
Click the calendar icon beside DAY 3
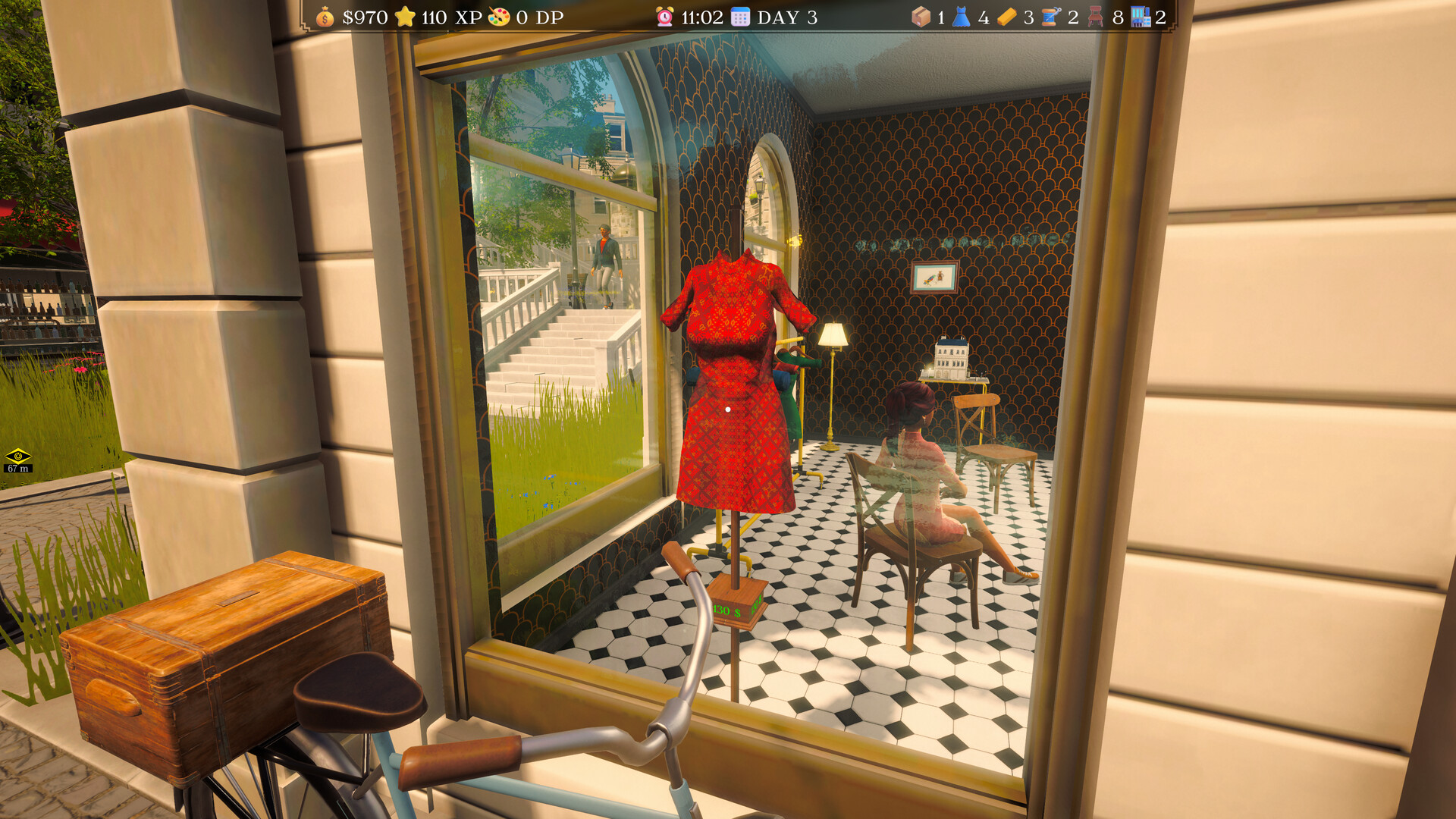[739, 17]
